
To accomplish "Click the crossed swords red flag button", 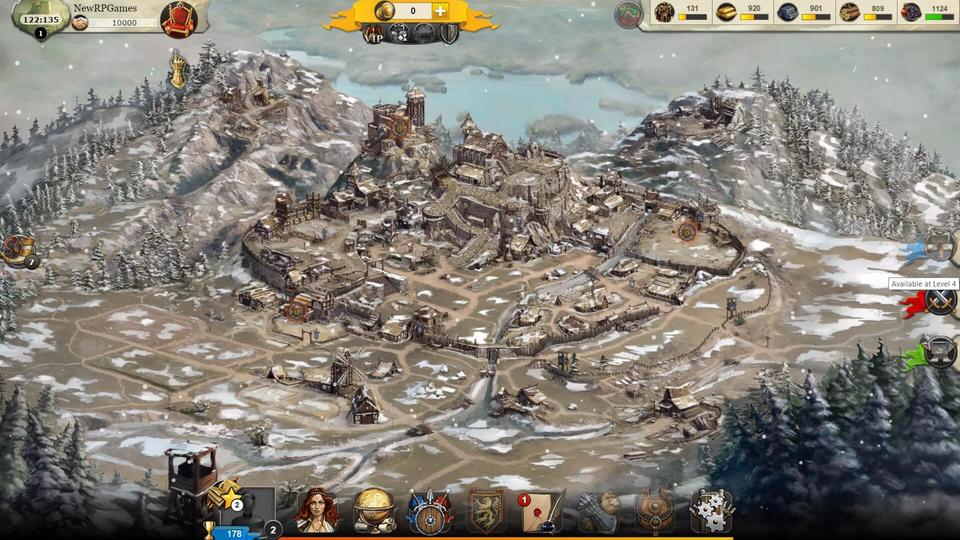I will pos(939,300).
